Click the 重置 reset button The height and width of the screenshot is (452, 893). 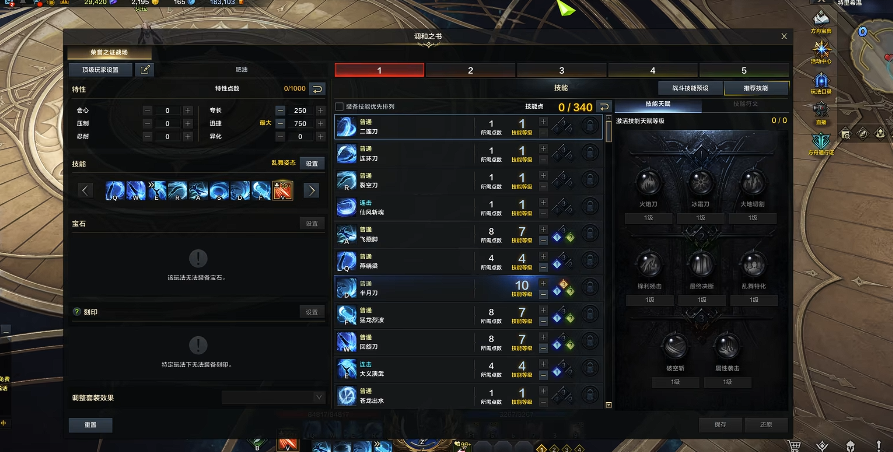click(x=90, y=424)
